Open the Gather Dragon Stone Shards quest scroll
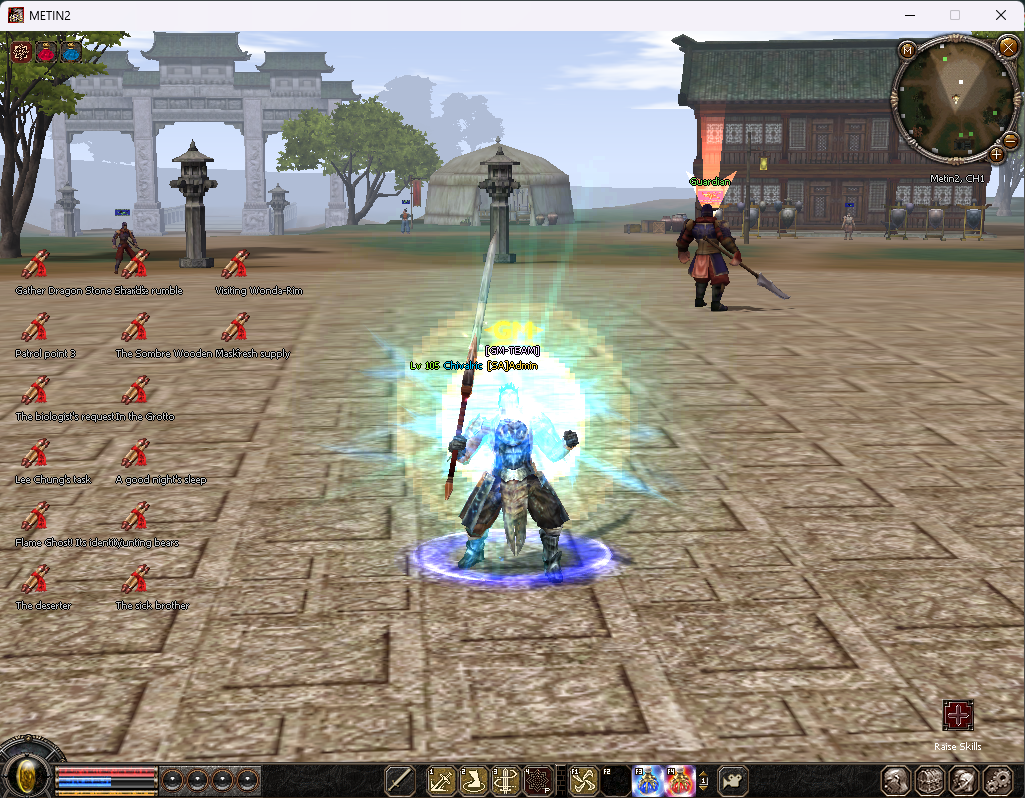 click(36, 265)
